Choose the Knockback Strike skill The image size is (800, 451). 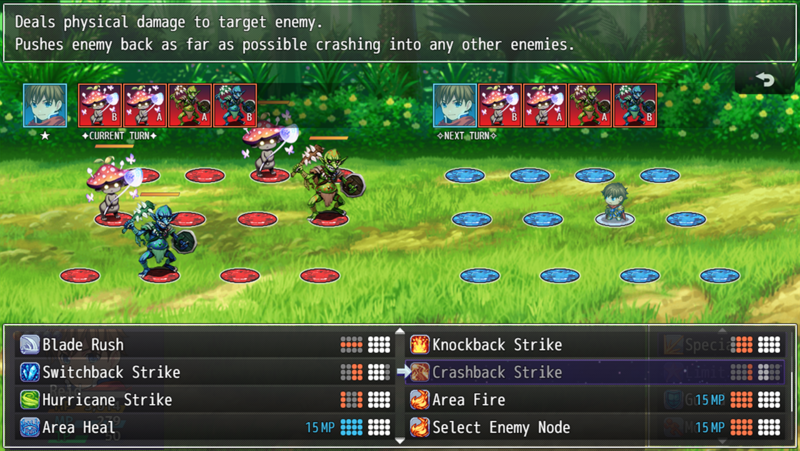tap(497, 345)
